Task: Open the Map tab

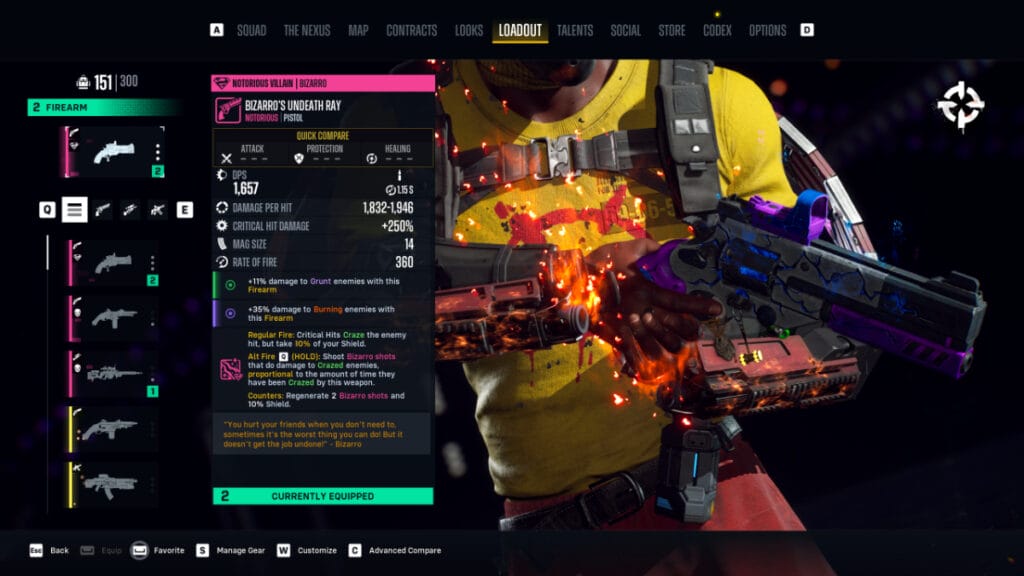Action: click(358, 30)
